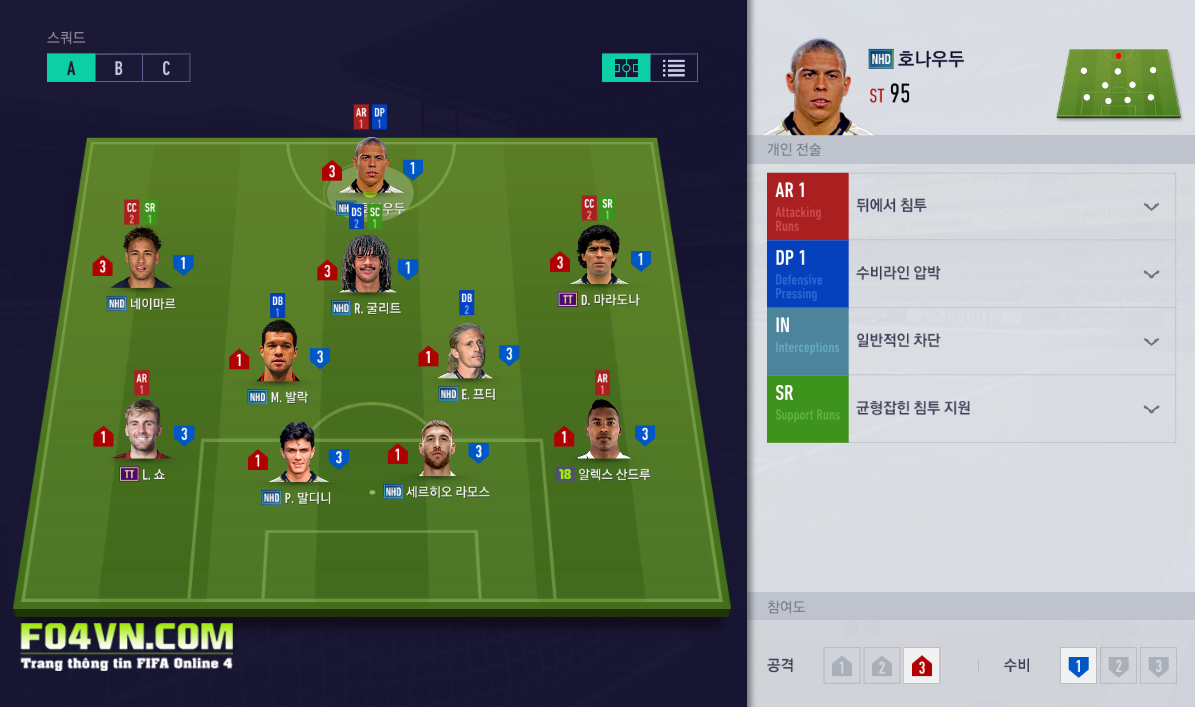Select M. Ballack in midfield

[279, 353]
